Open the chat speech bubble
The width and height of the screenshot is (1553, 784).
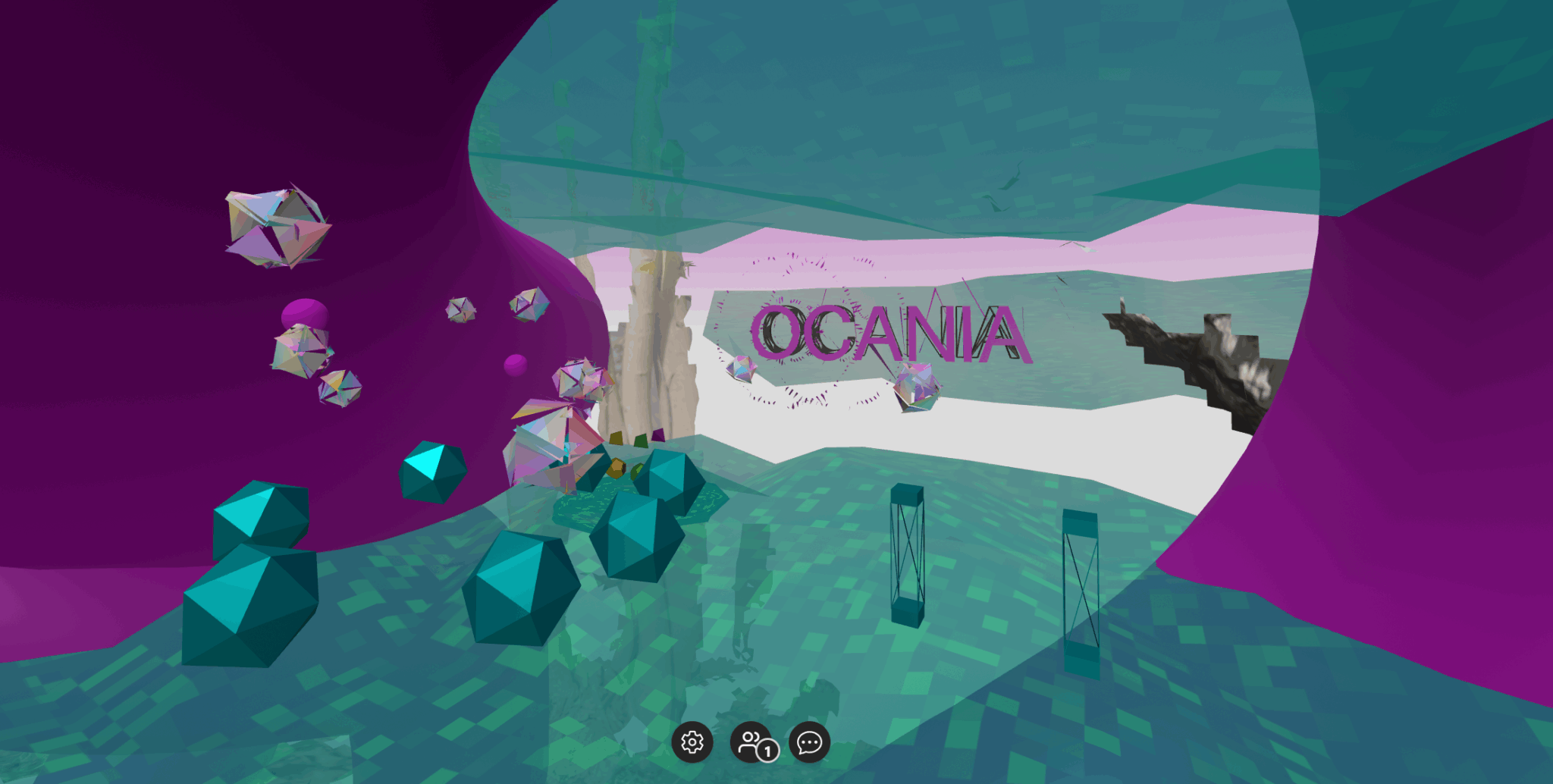(809, 742)
